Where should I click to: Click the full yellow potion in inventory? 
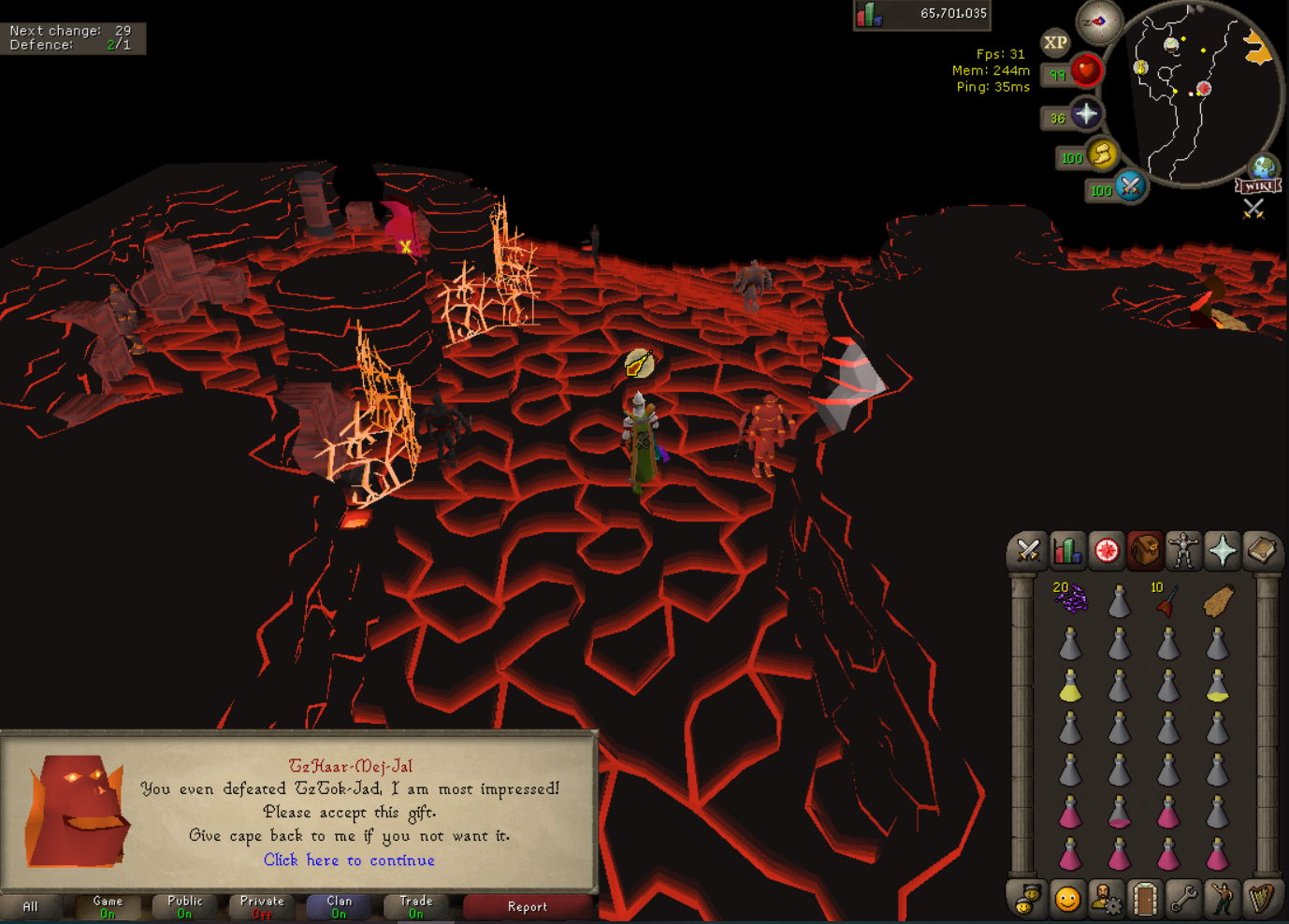pos(1070,687)
